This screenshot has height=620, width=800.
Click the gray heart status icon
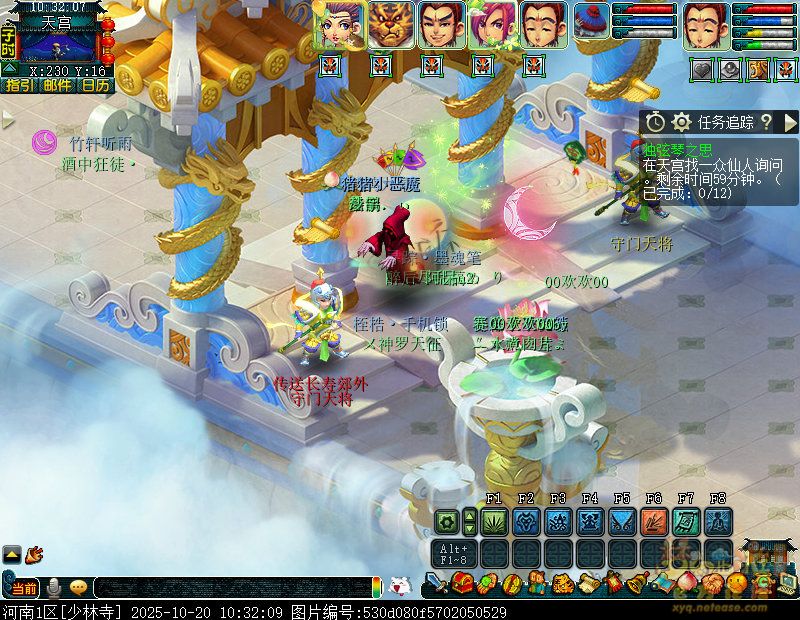tap(703, 68)
